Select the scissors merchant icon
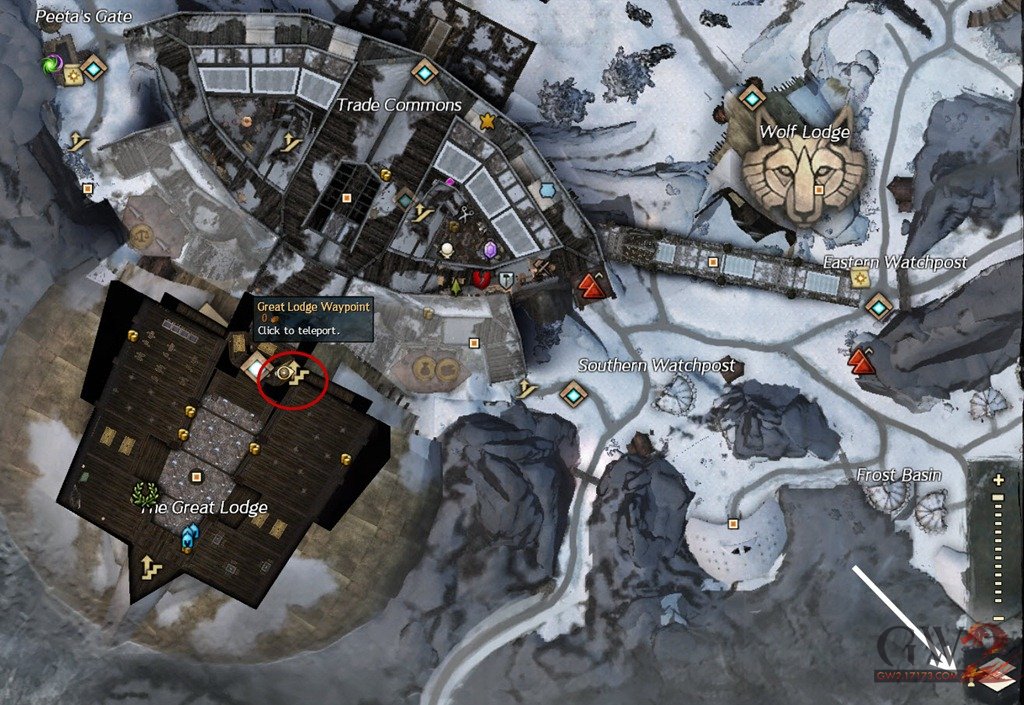The image size is (1024, 705). point(466,213)
